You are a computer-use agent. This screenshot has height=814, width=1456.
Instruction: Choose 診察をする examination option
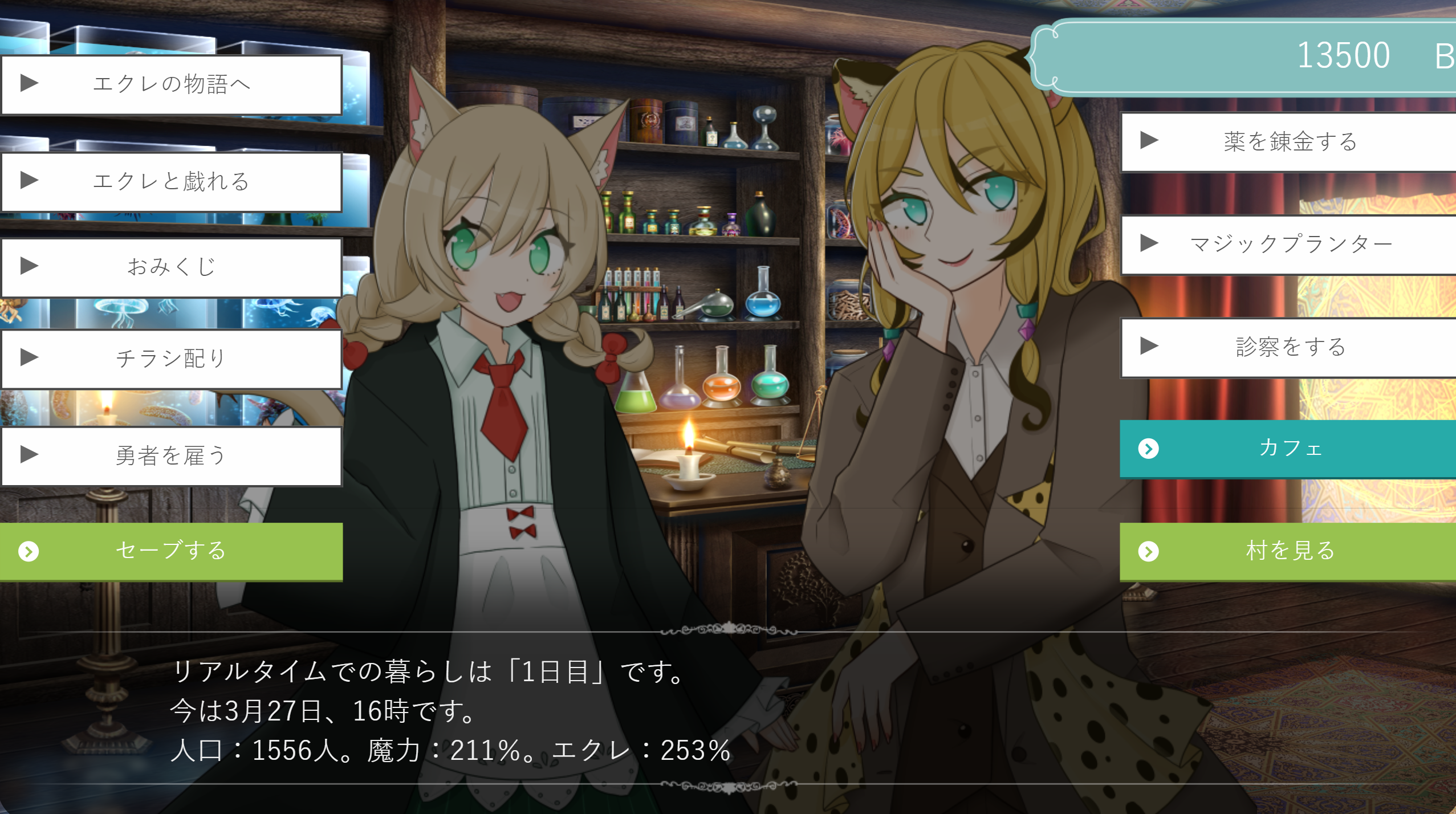click(x=1288, y=347)
